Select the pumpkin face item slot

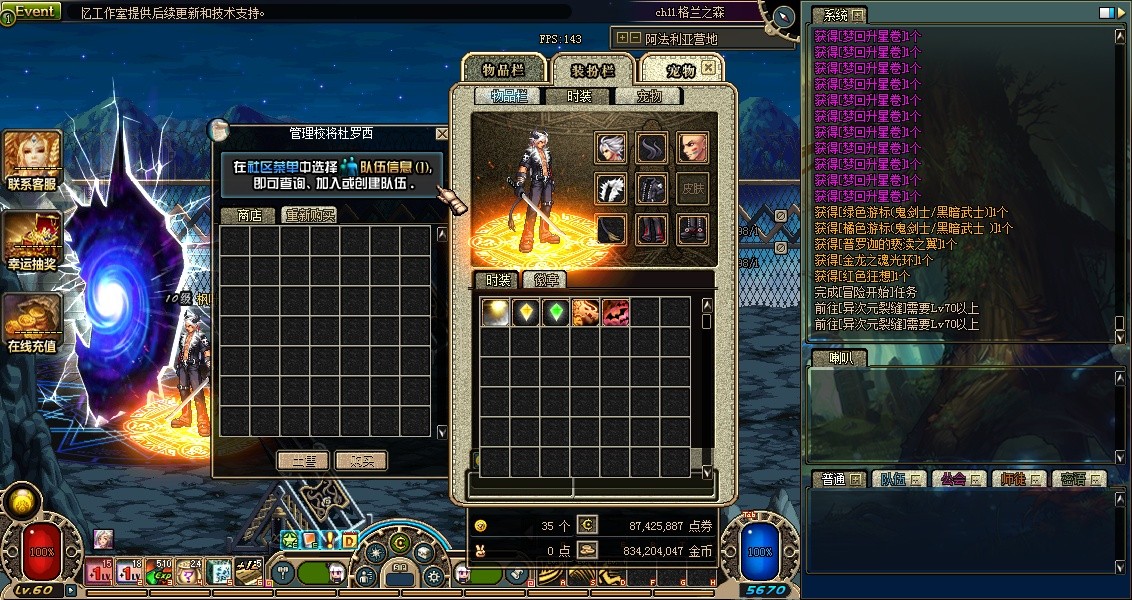point(616,312)
